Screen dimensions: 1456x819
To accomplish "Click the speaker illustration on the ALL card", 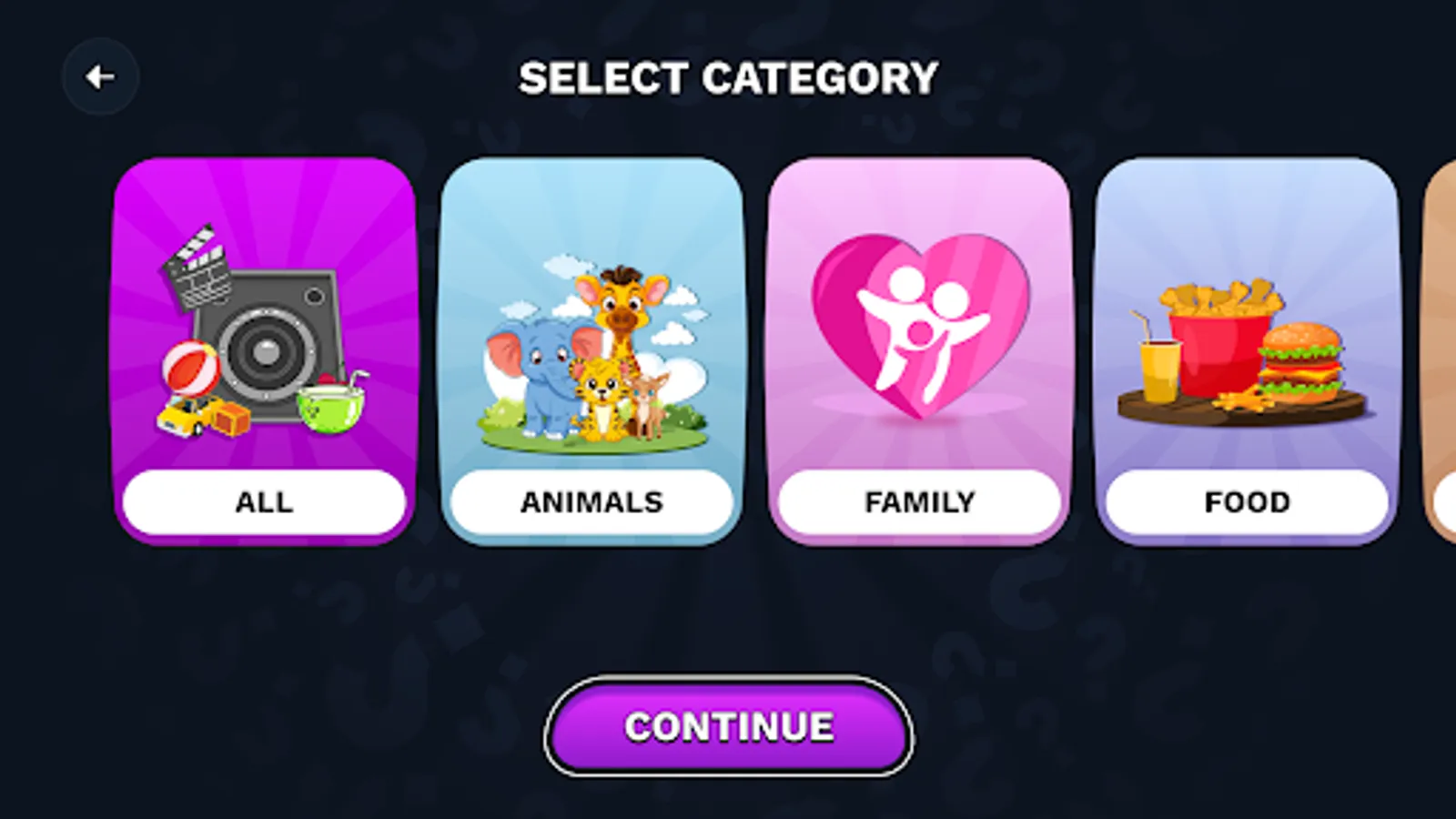I will [268, 350].
